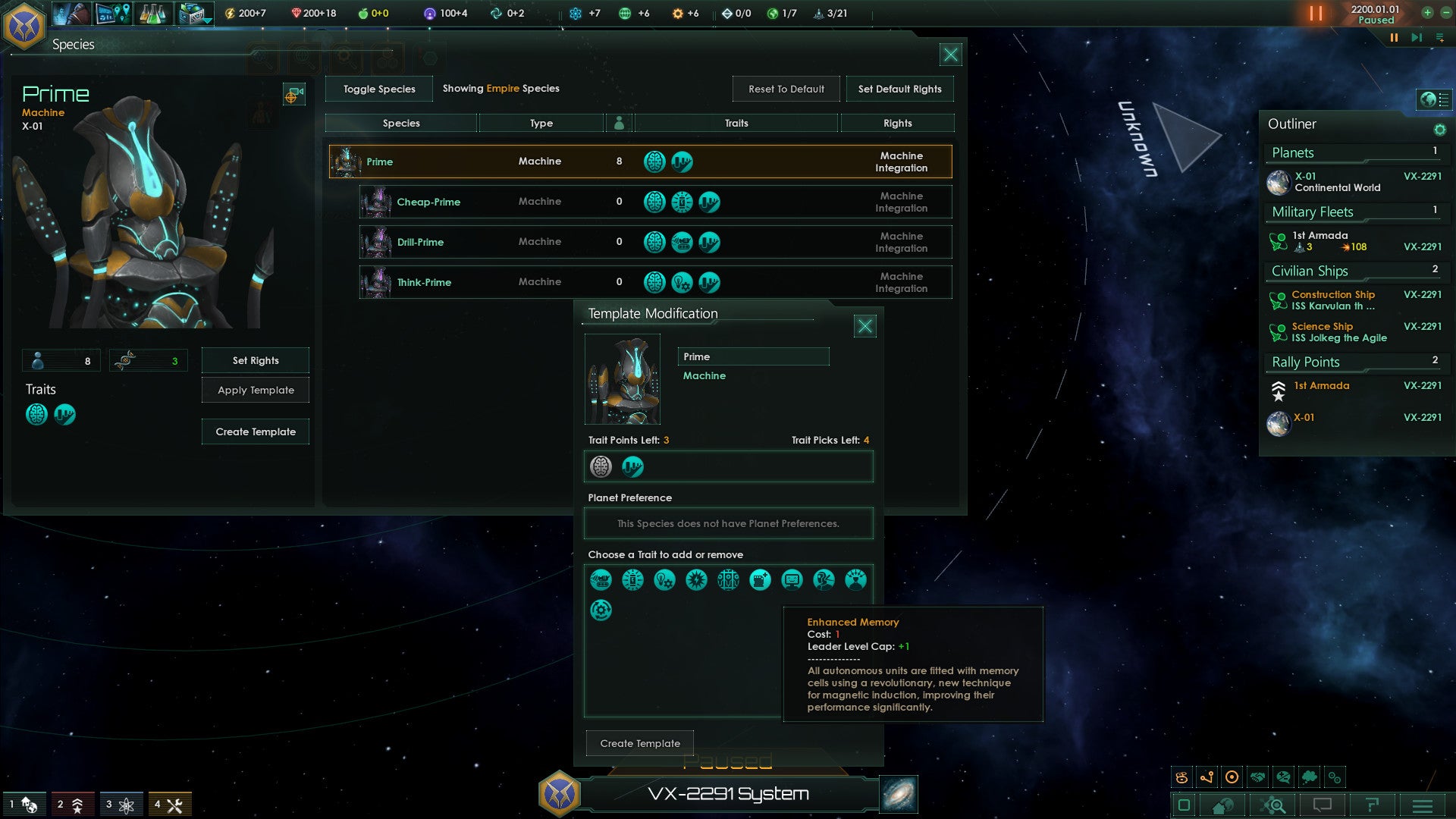The width and height of the screenshot is (1456, 819).
Task: Open the situation log question-mark icon
Action: click(1373, 806)
